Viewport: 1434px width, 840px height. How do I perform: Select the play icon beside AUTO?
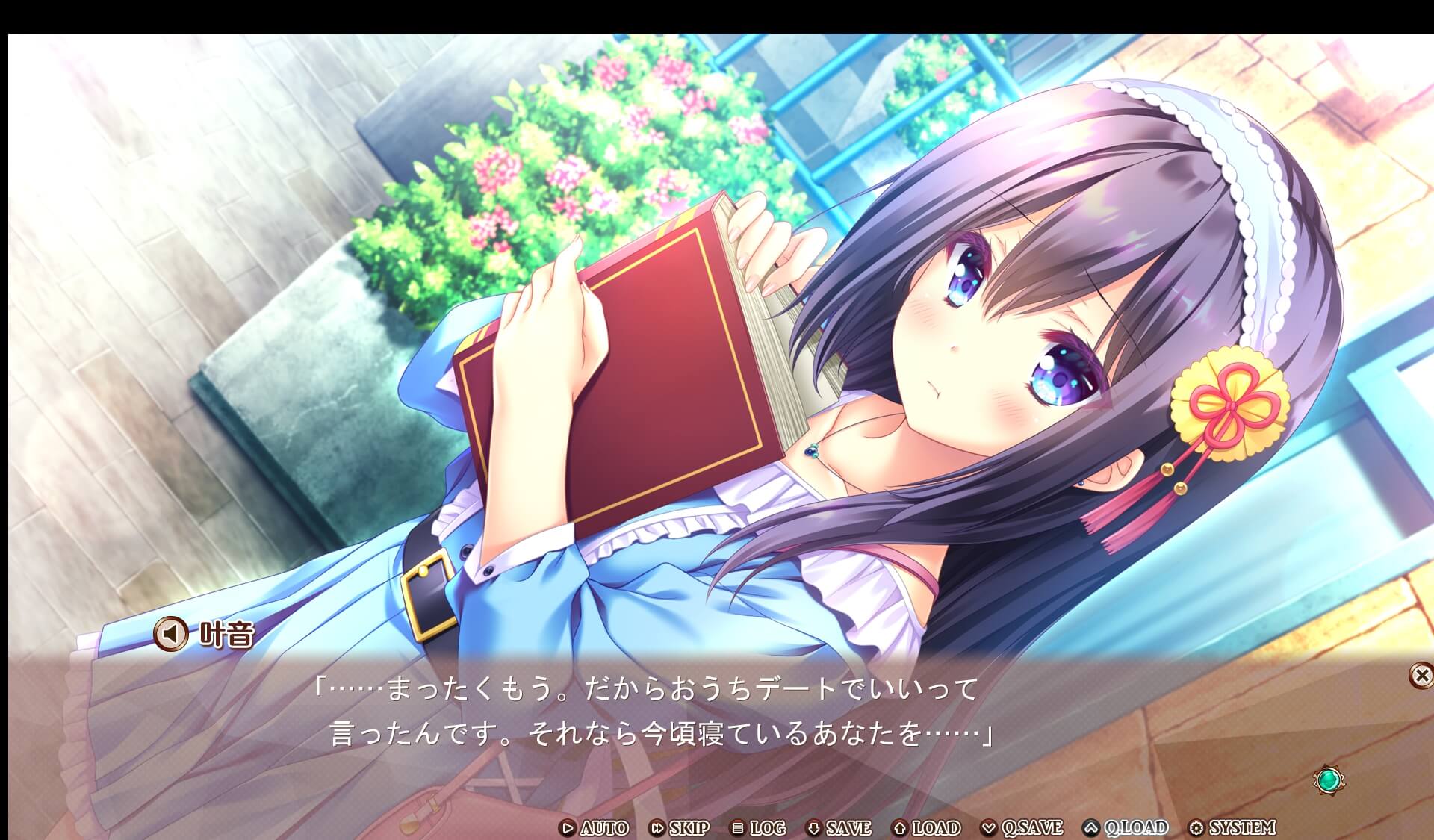(568, 828)
